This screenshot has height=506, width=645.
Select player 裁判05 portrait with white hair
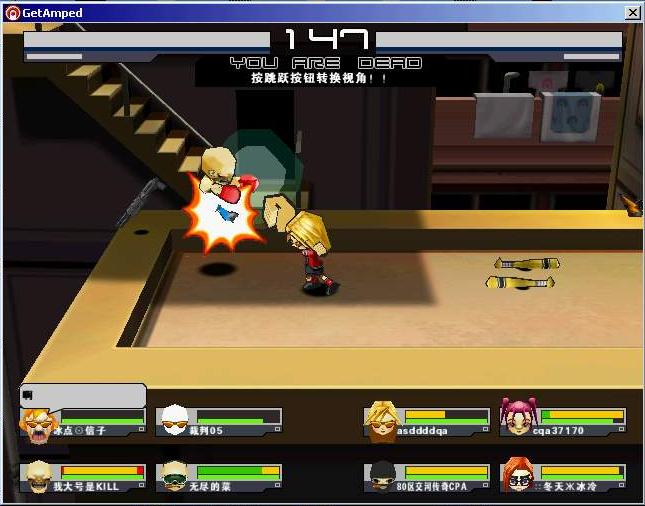[x=174, y=422]
